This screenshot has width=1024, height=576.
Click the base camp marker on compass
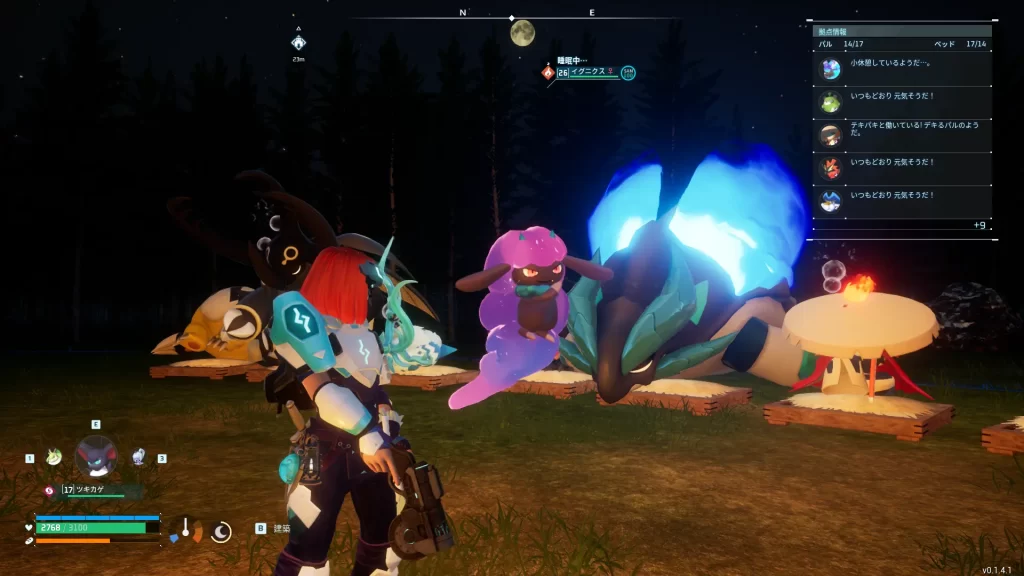point(298,43)
